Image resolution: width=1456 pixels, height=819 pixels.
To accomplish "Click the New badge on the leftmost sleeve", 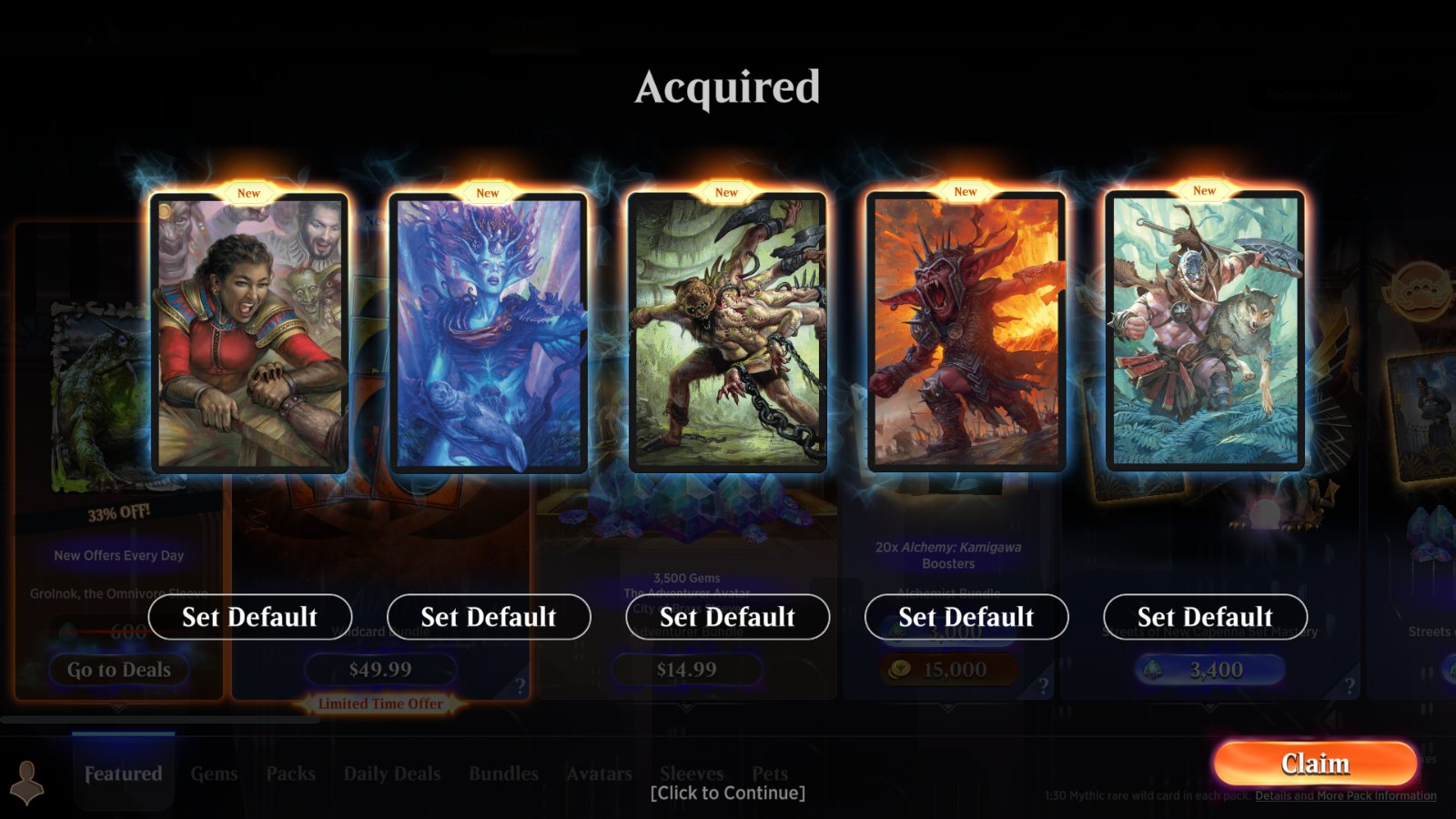I will coord(248,192).
